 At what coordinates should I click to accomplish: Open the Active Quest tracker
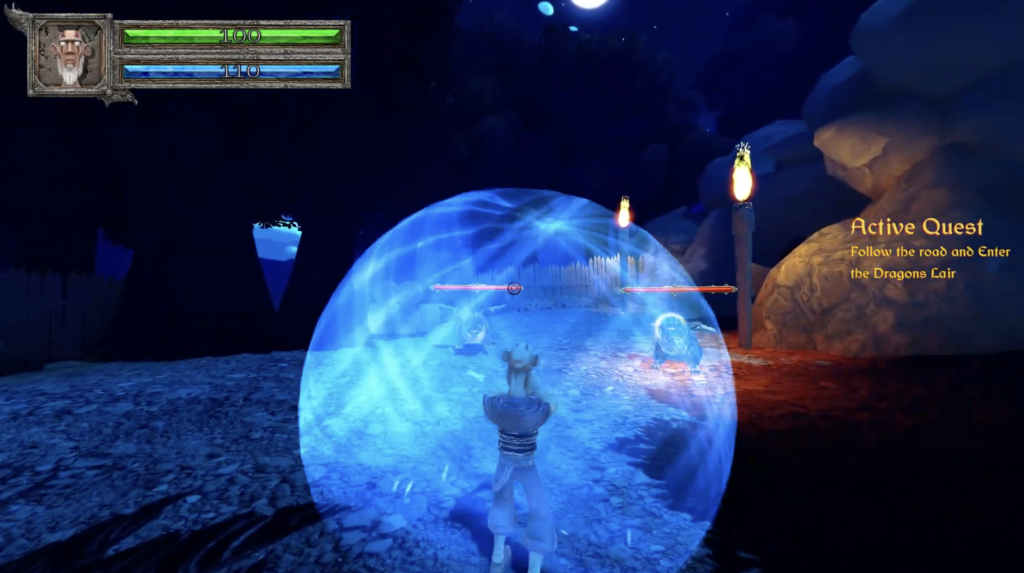tap(916, 228)
